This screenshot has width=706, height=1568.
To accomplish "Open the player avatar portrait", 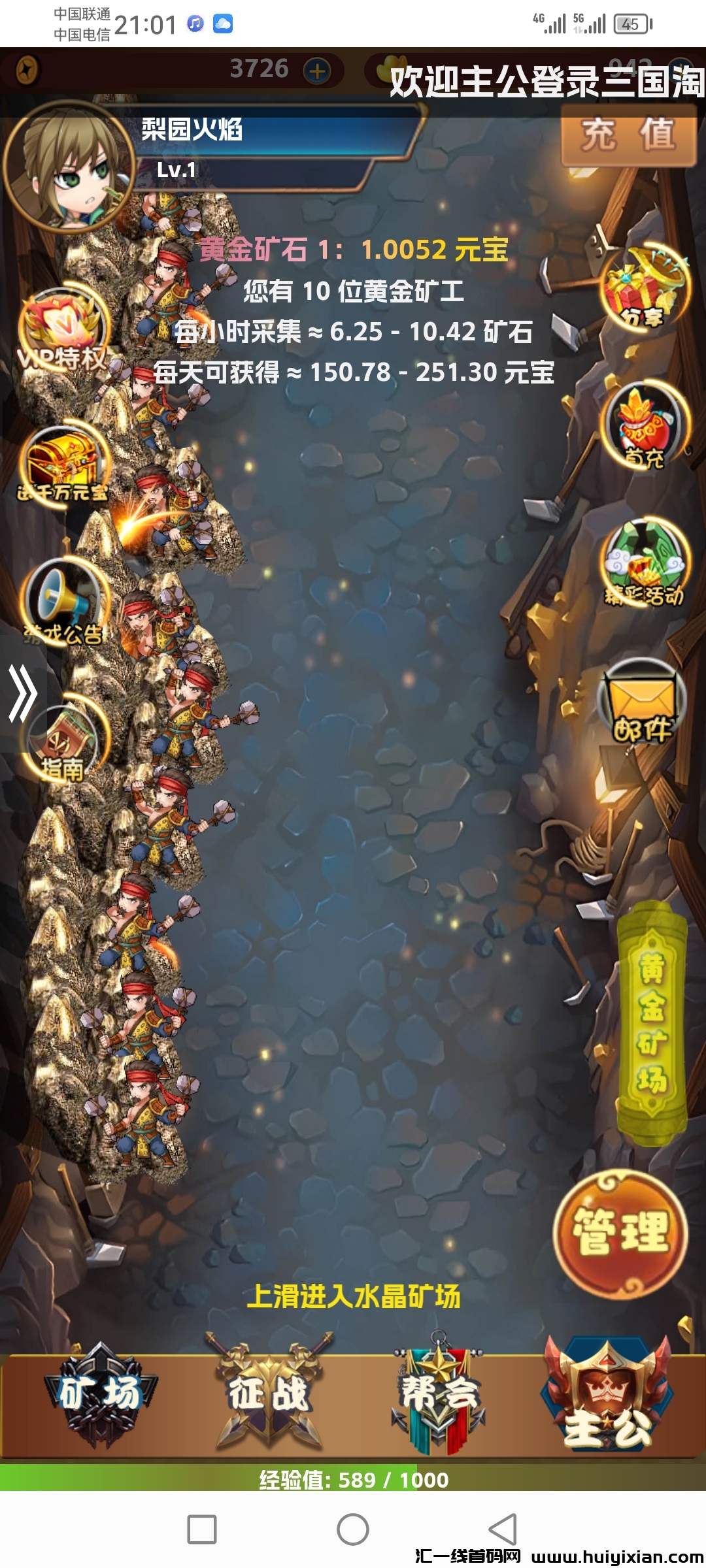I will coord(69,167).
